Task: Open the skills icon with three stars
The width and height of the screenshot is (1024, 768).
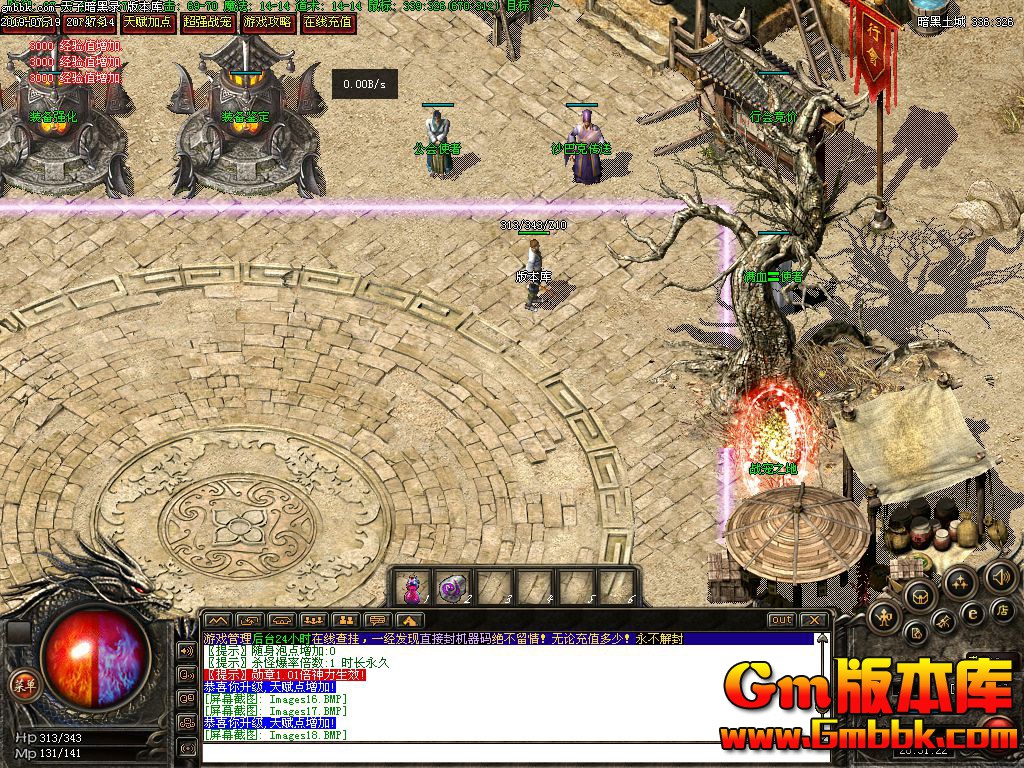Action: [960, 581]
